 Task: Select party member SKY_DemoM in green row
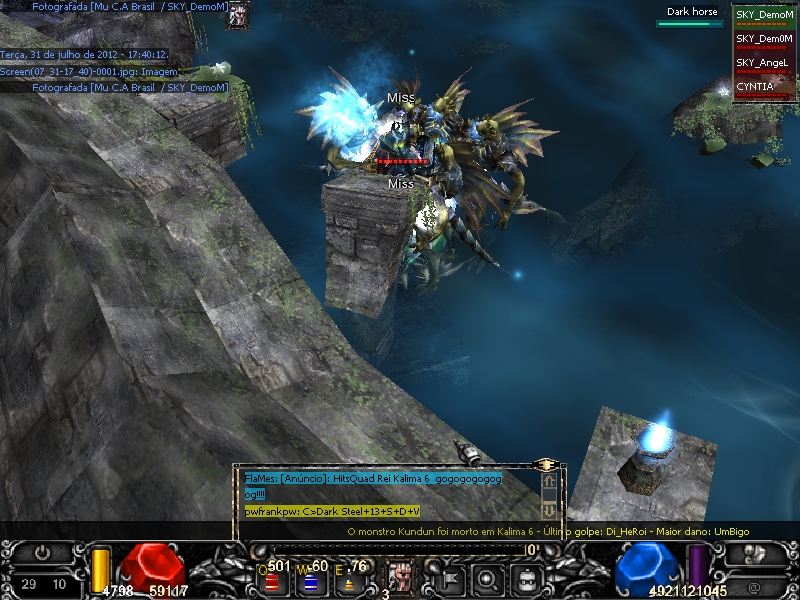764,15
